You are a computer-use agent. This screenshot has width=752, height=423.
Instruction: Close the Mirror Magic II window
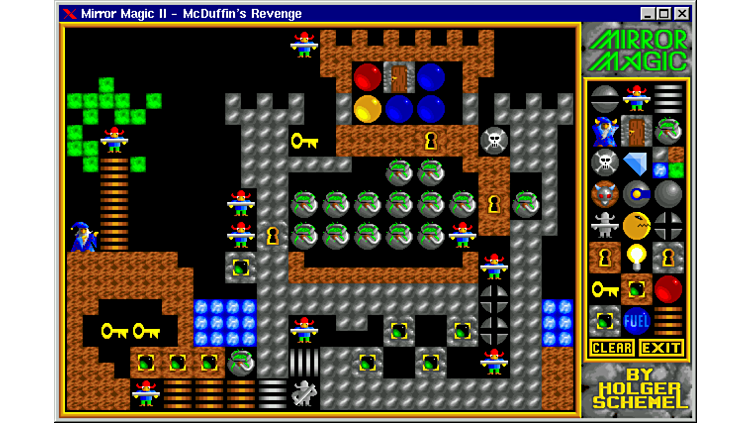682,13
